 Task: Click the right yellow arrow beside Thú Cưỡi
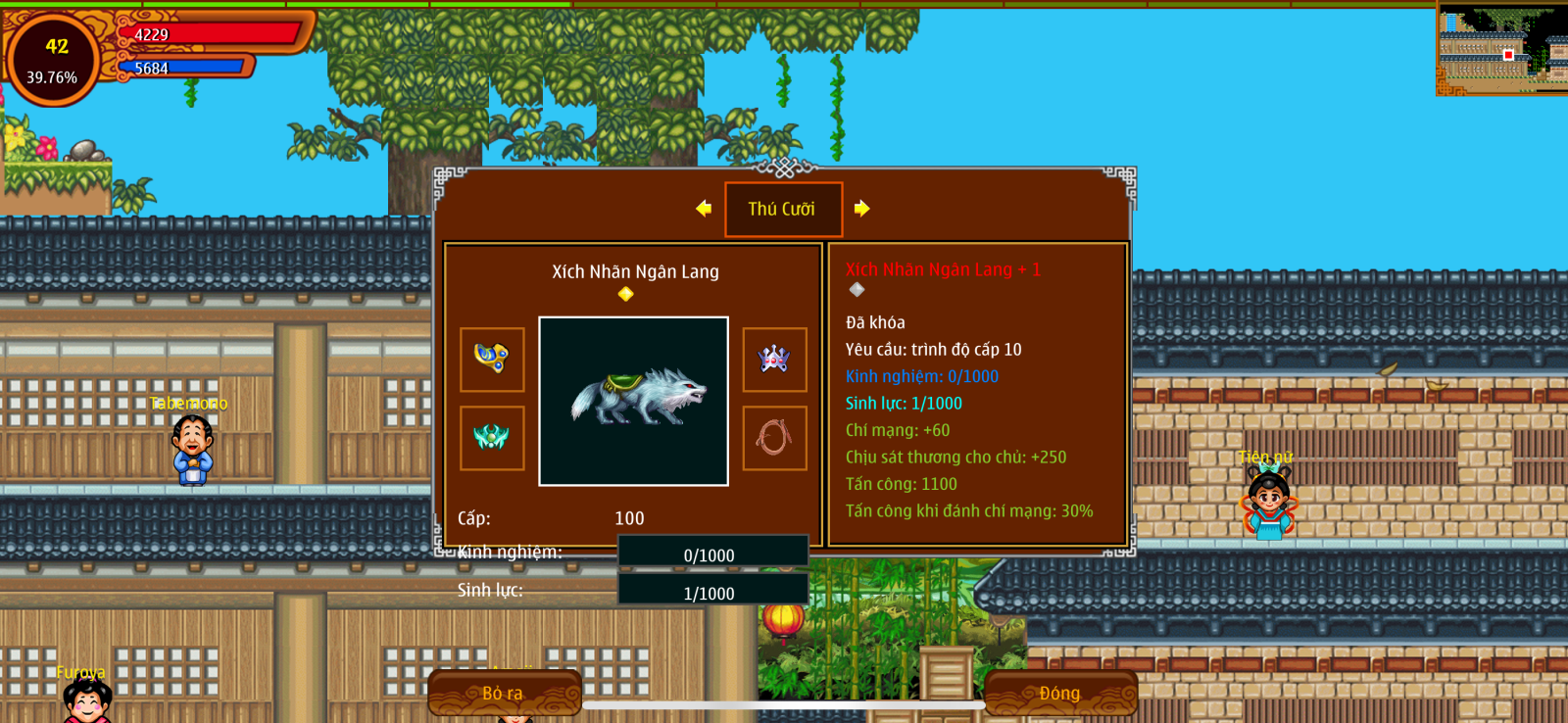861,209
